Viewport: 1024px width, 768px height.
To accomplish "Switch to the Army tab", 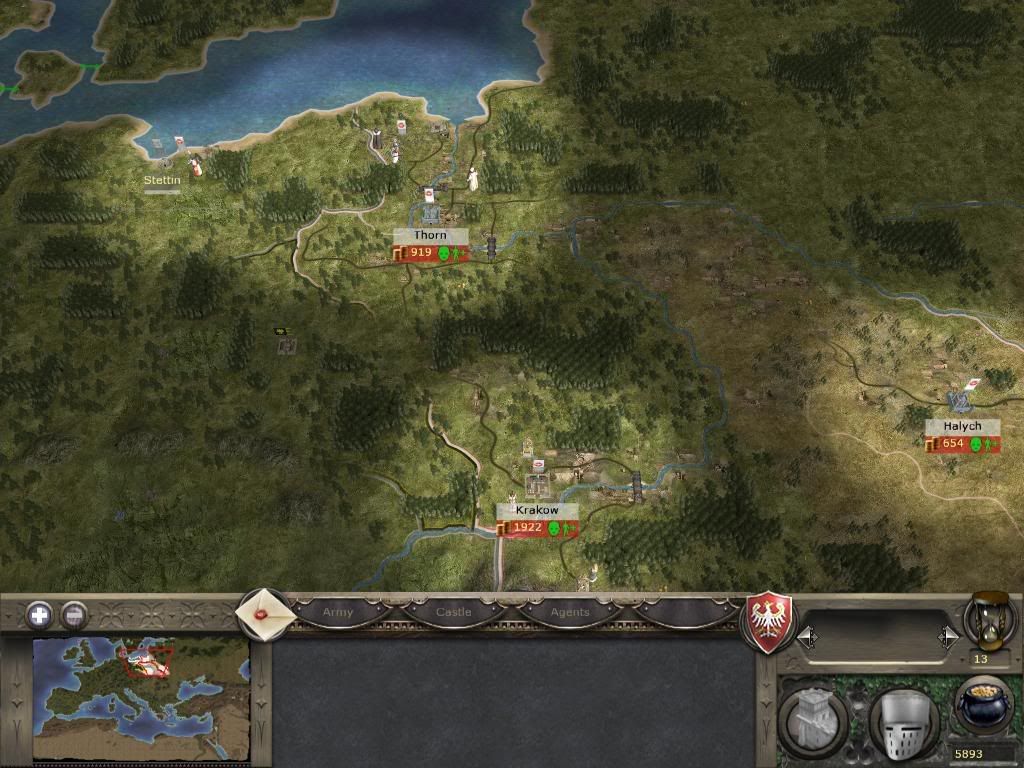I will tap(338, 611).
